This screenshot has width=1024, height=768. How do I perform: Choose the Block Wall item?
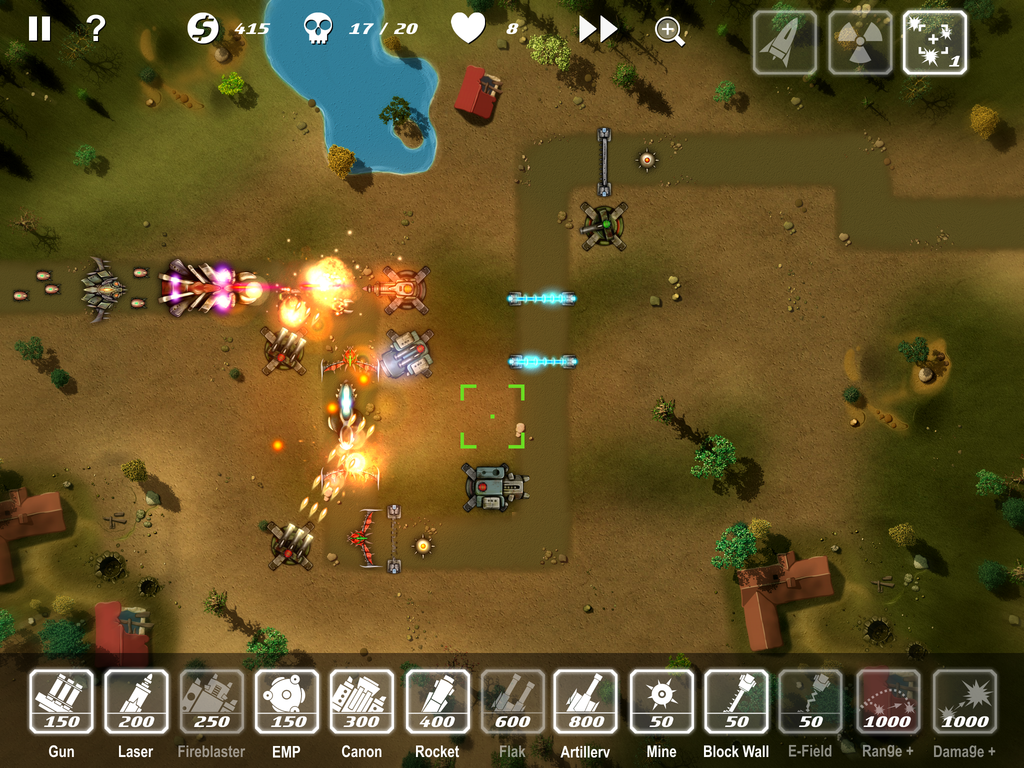[x=736, y=702]
